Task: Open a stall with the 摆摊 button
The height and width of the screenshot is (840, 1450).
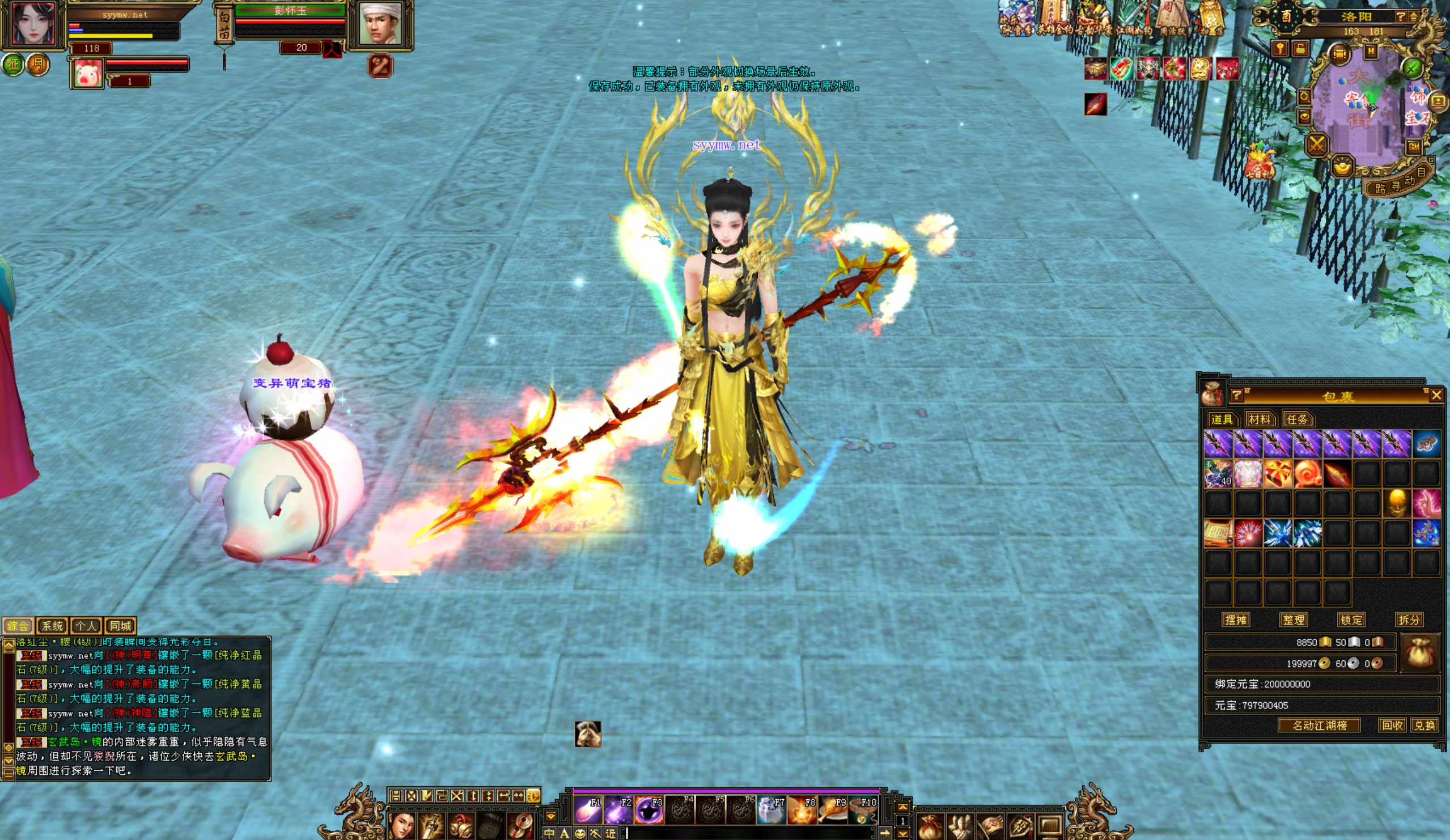Action: (1235, 620)
